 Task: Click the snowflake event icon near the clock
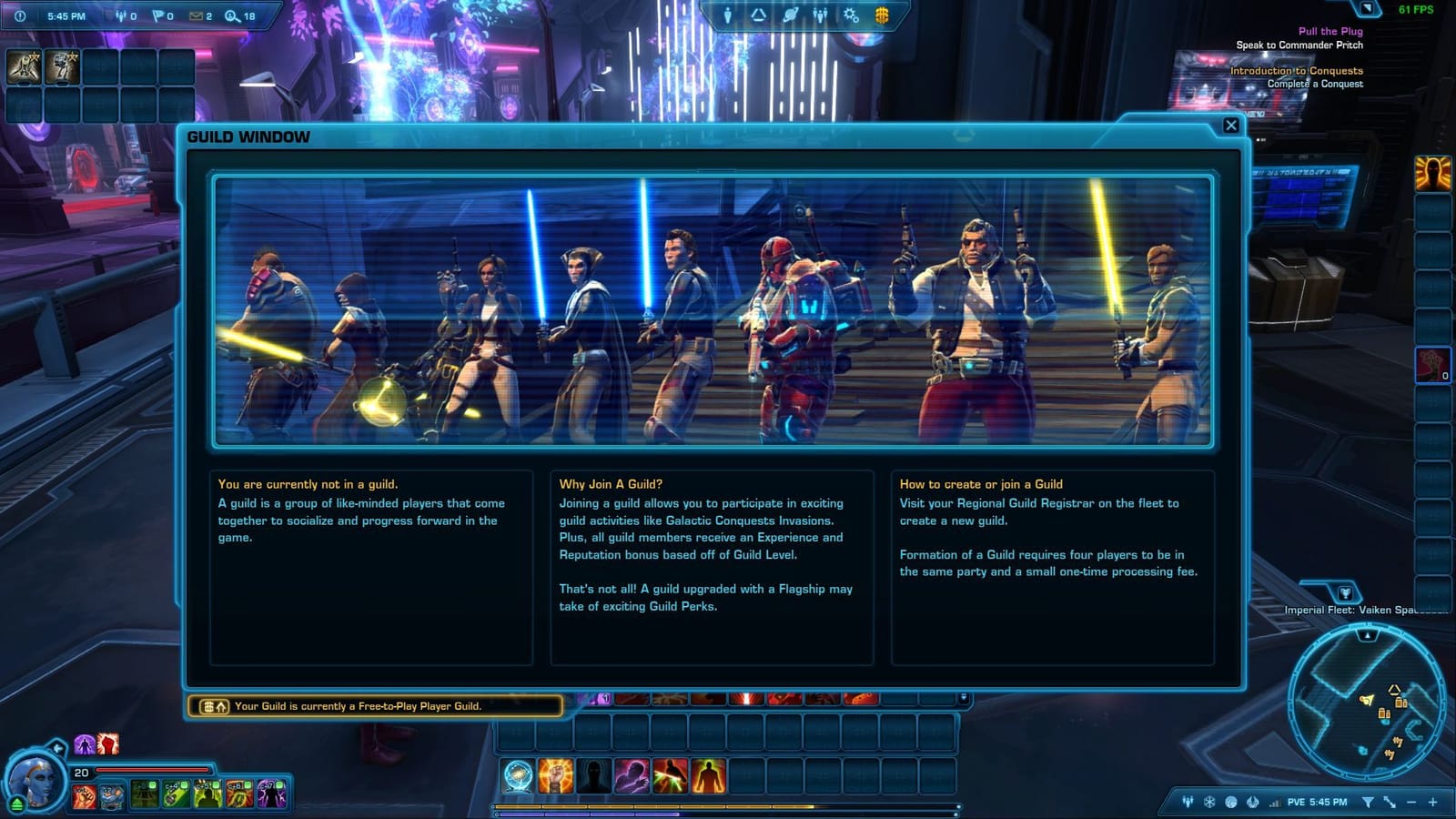1208,803
